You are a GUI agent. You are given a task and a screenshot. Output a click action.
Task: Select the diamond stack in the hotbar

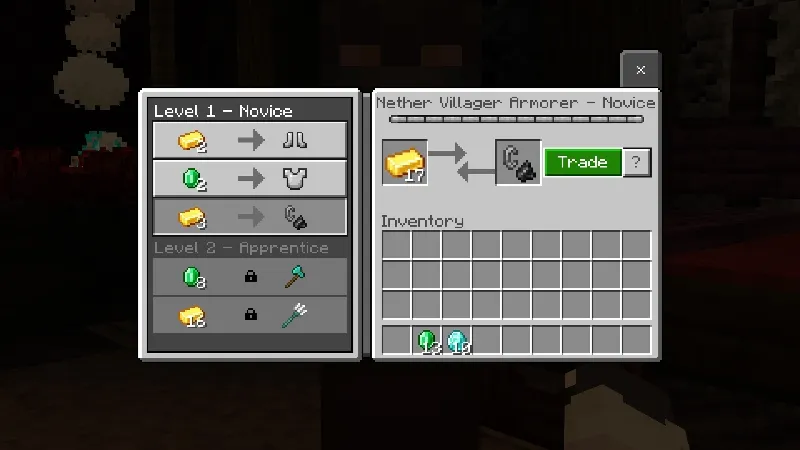tap(457, 341)
